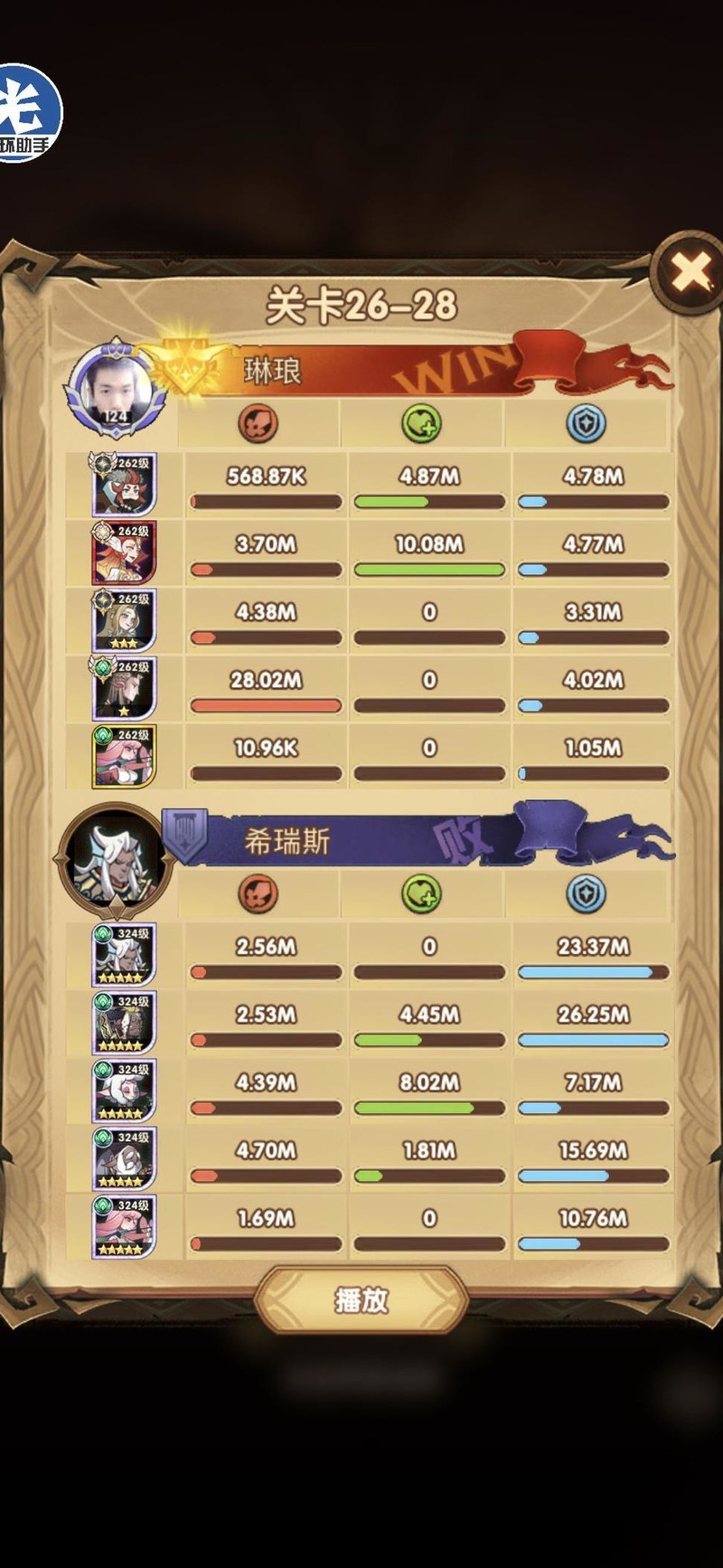Tap the 播放 replay button
Image resolution: width=723 pixels, height=1568 pixels.
coord(361,1300)
